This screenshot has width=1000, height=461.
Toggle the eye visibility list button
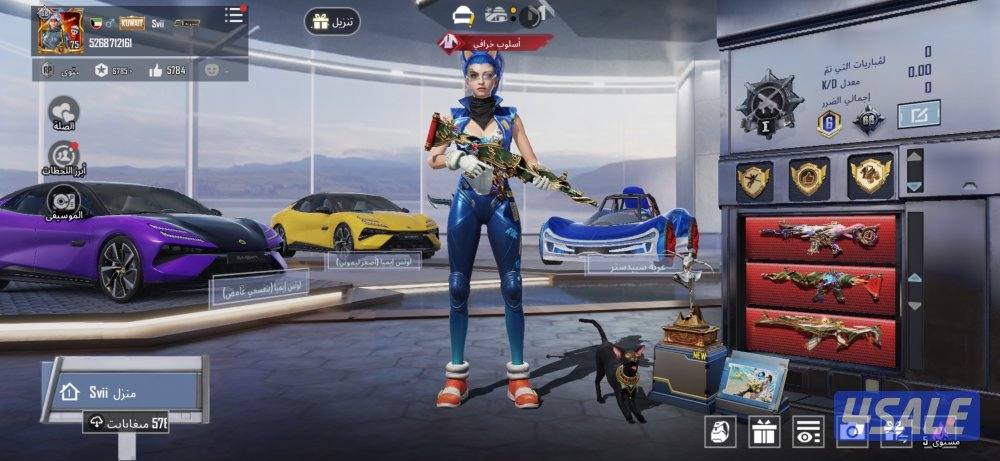click(x=808, y=432)
